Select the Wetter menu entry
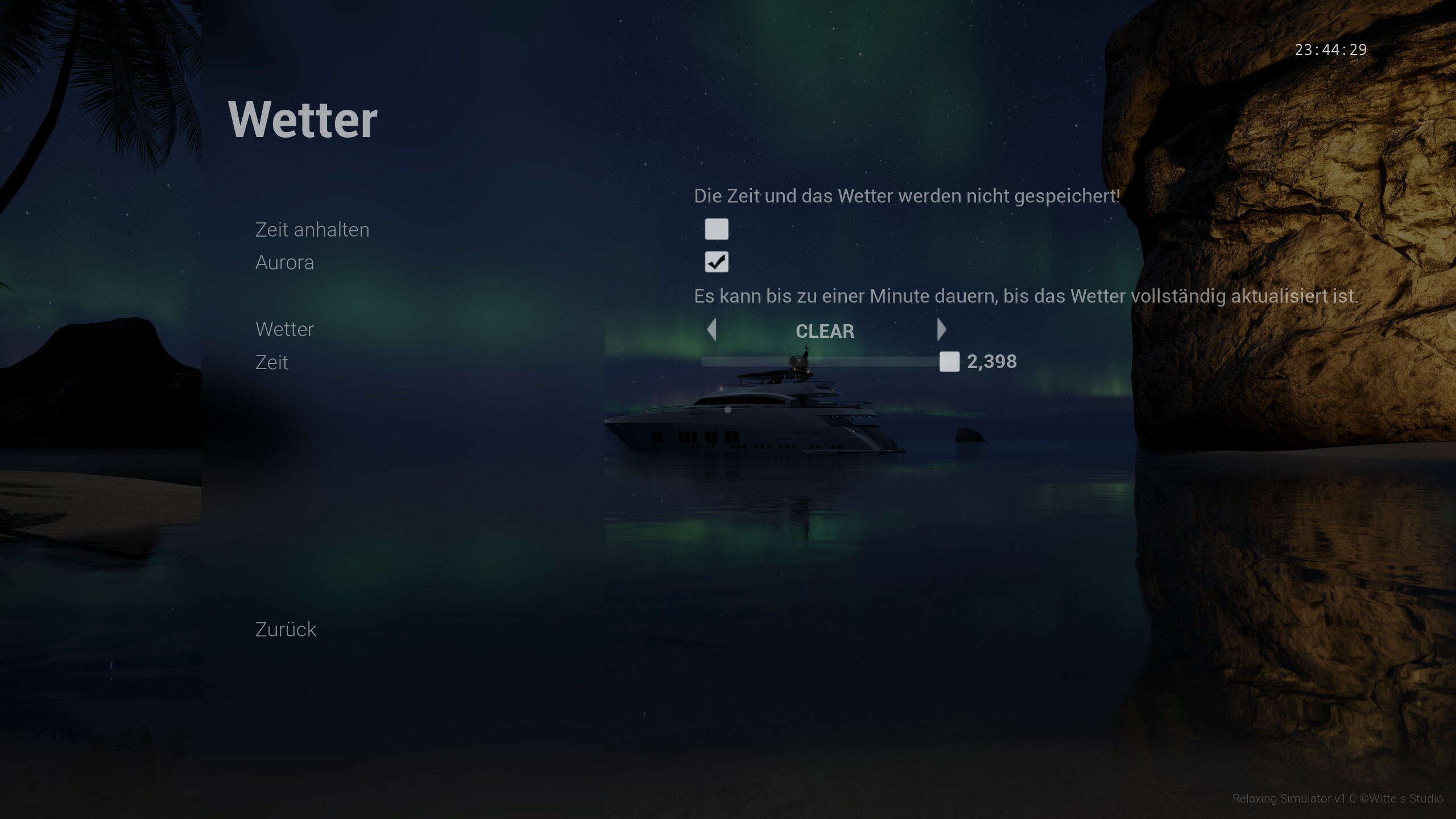This screenshot has height=819, width=1456. [x=284, y=329]
